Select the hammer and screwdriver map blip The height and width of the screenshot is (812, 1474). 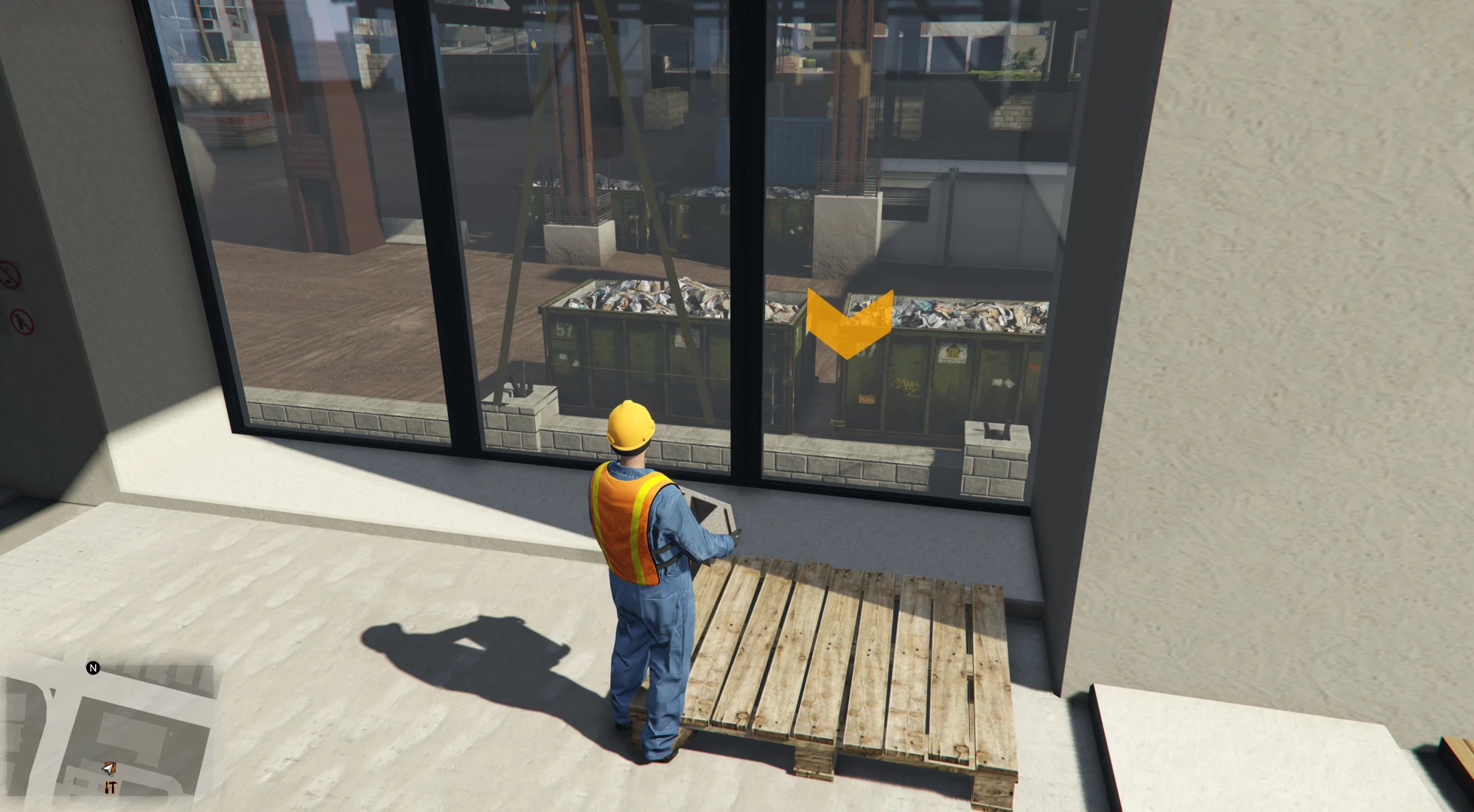tap(110, 788)
